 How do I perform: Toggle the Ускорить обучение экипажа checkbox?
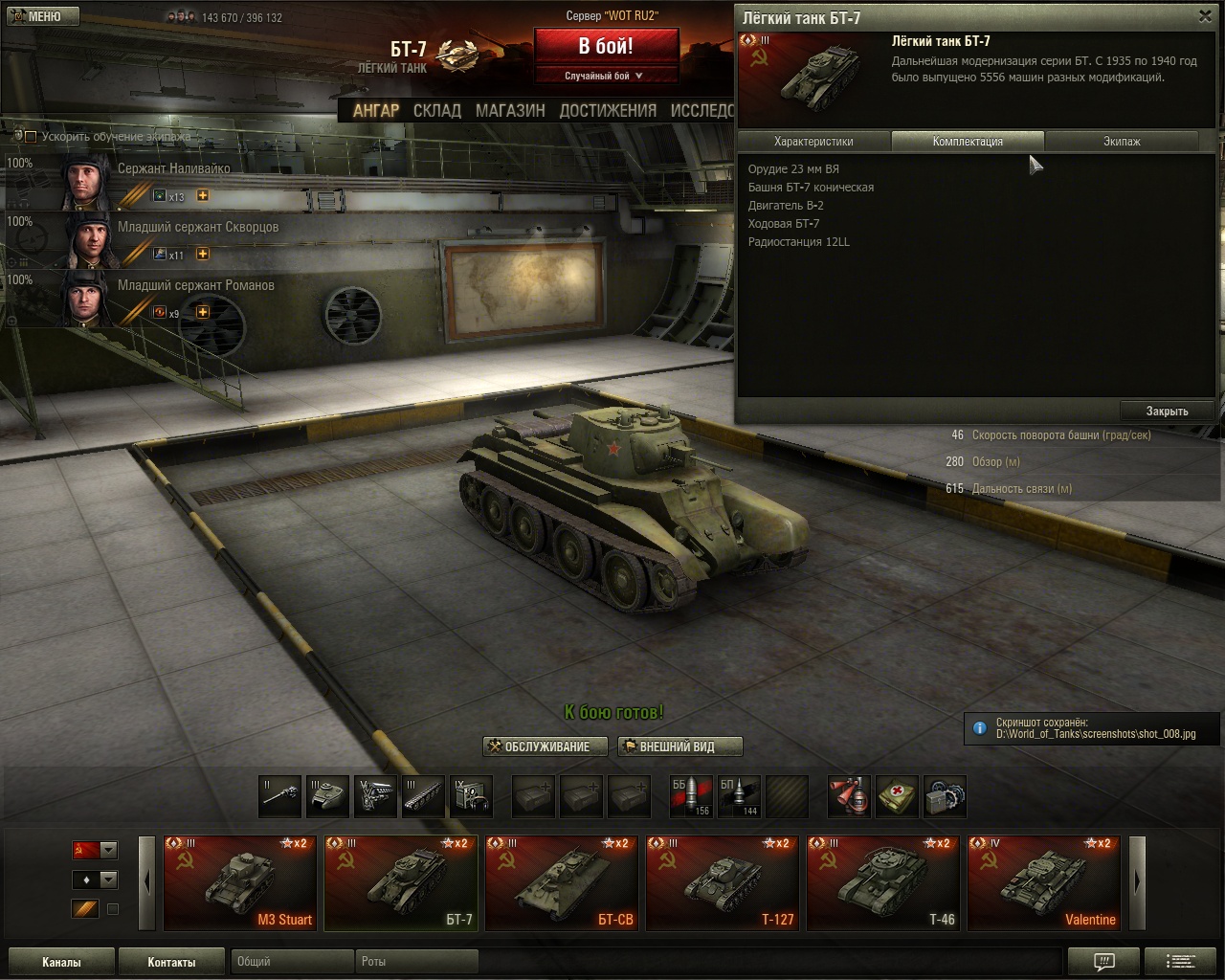tap(31, 137)
